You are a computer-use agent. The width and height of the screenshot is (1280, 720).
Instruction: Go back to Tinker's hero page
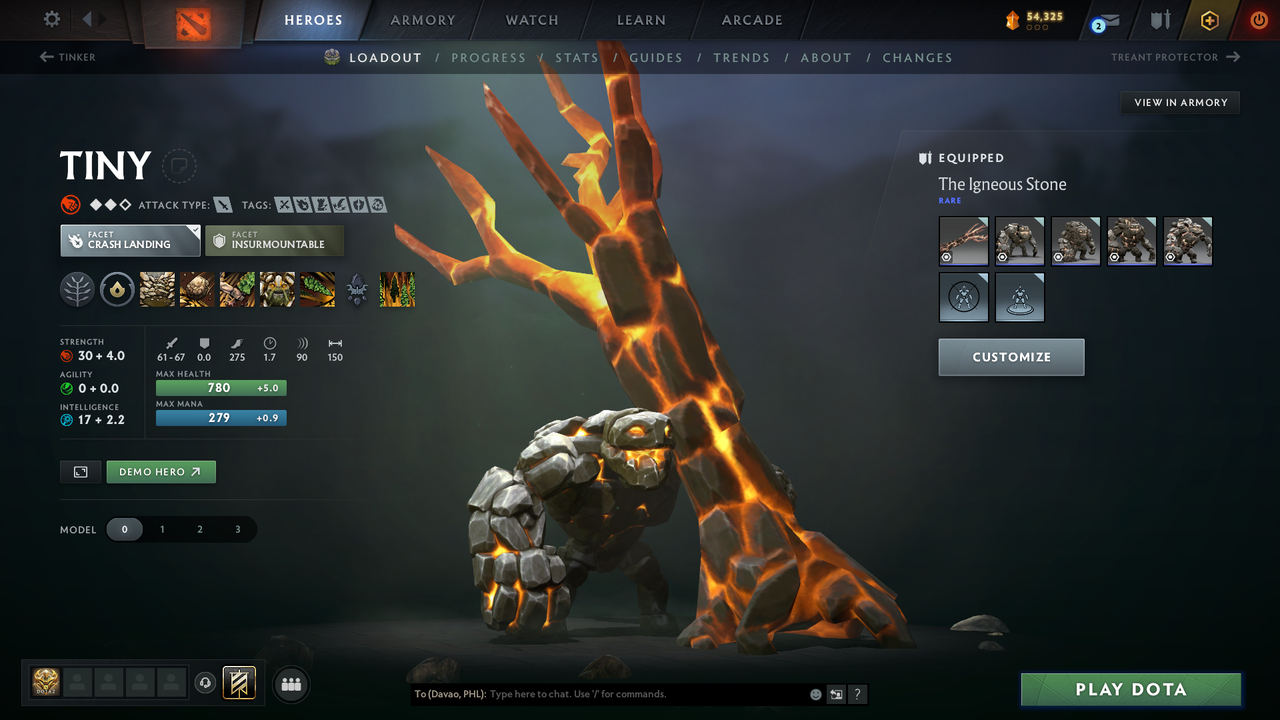[67, 57]
